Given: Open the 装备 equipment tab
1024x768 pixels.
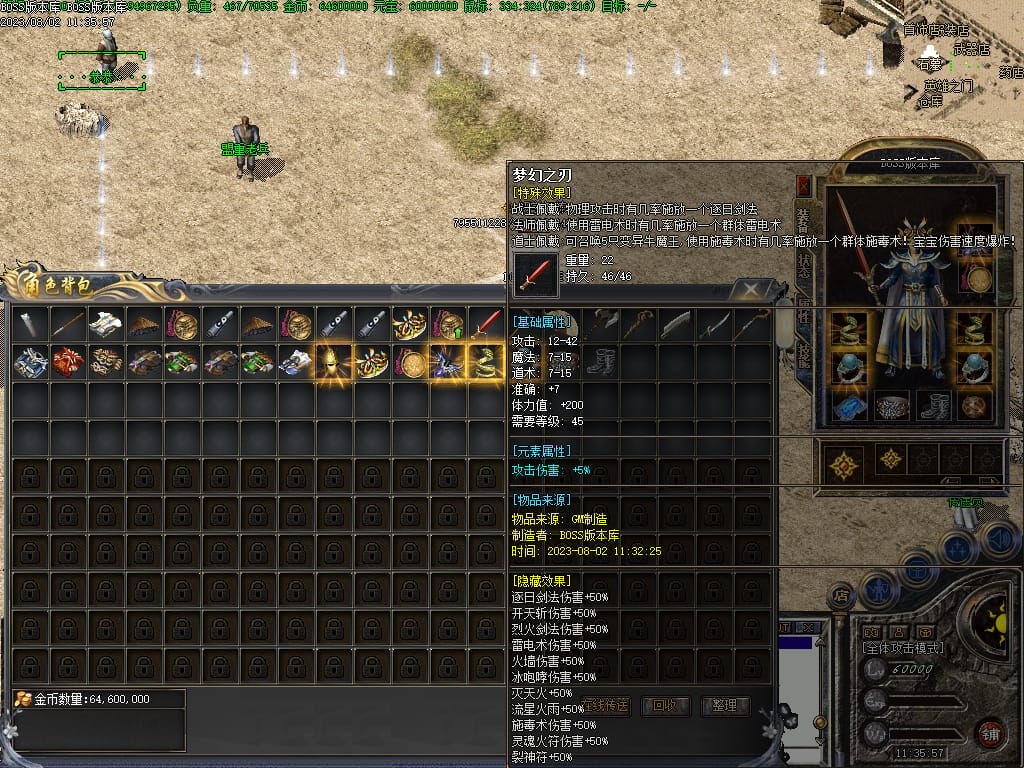Looking at the screenshot, I should pyautogui.click(x=805, y=220).
